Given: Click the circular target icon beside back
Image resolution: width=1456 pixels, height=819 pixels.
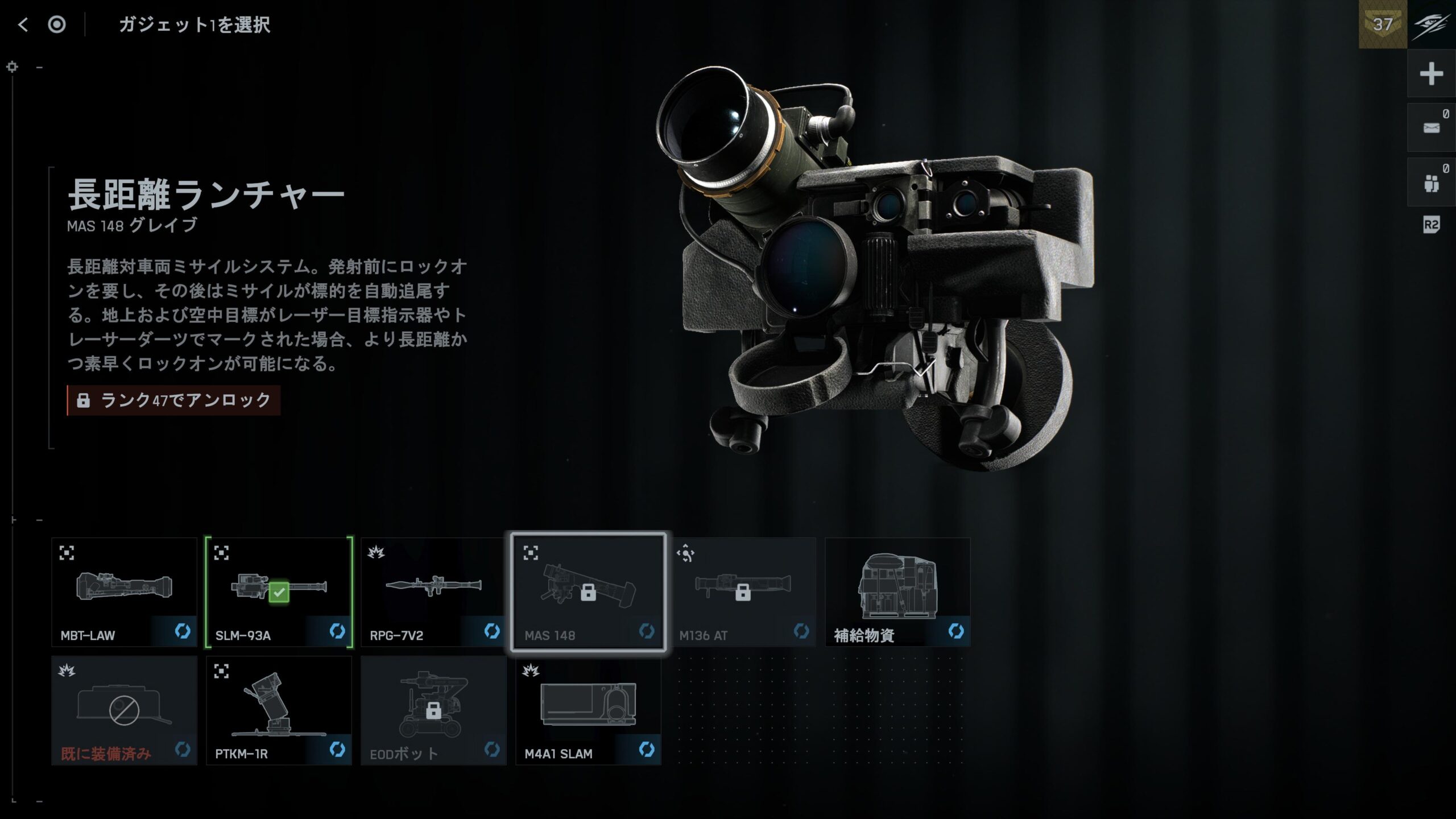Looking at the screenshot, I should [57, 24].
